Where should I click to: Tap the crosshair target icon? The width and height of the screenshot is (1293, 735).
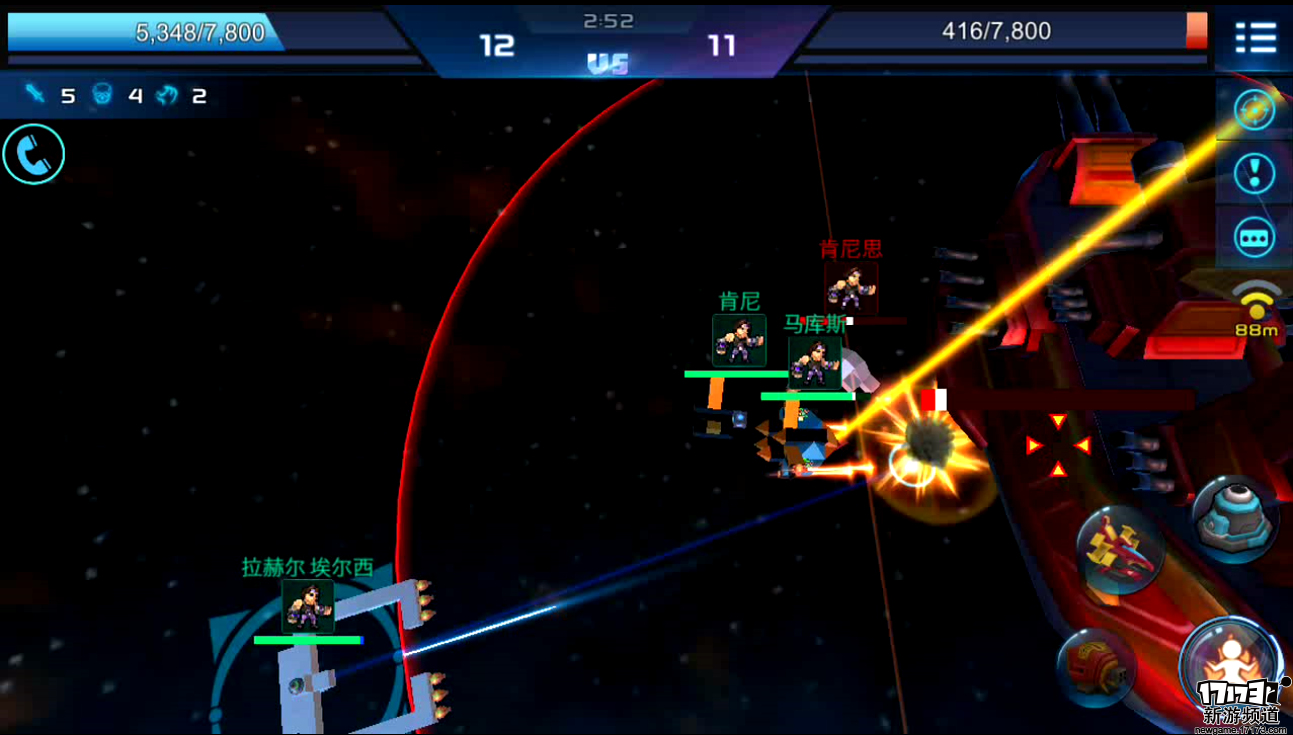click(x=1254, y=109)
